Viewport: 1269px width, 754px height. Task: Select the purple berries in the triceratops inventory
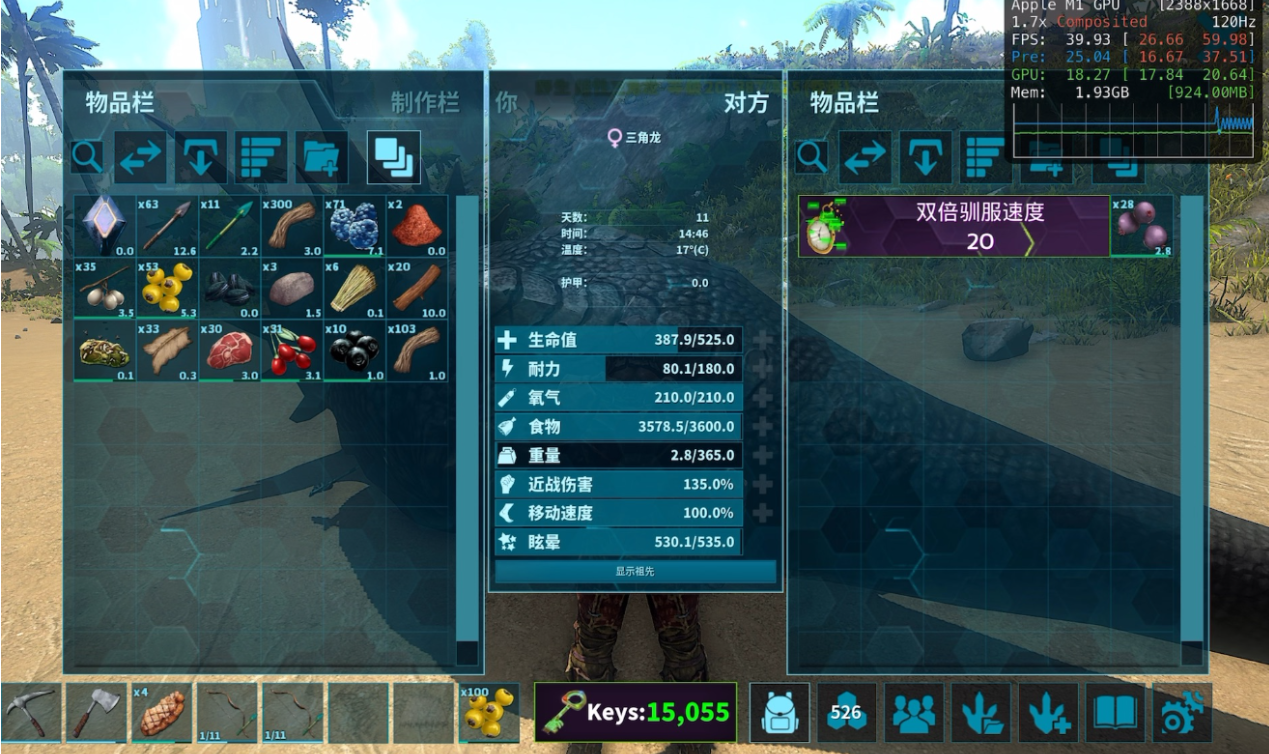tap(1142, 226)
